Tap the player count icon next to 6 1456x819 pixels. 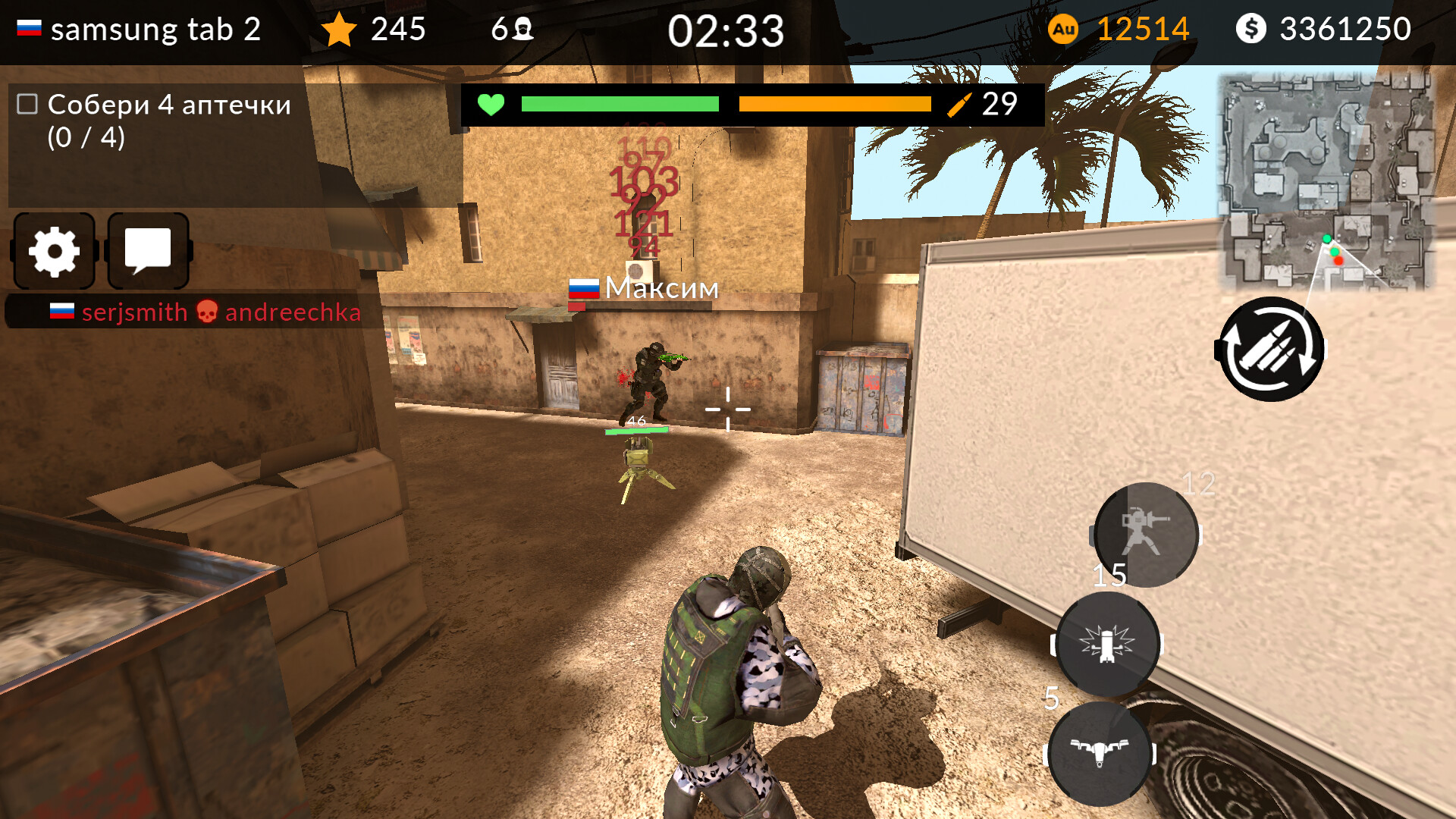click(522, 29)
